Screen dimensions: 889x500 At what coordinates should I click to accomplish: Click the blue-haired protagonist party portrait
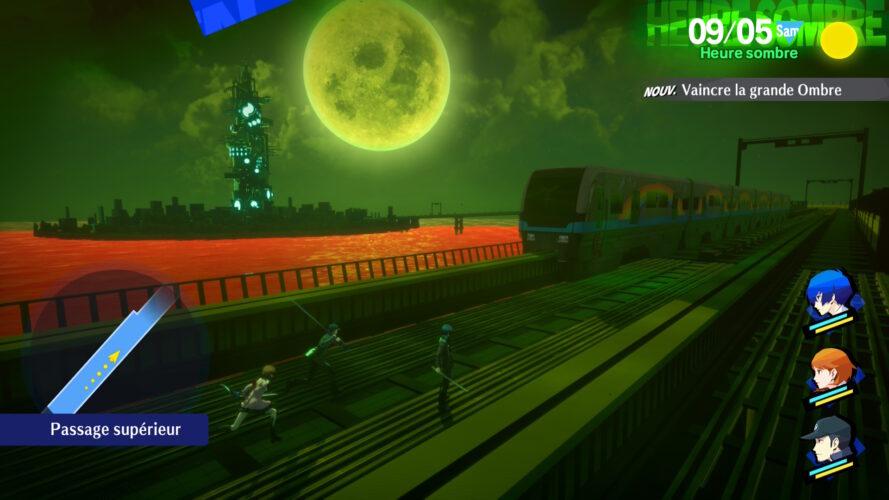click(x=828, y=297)
